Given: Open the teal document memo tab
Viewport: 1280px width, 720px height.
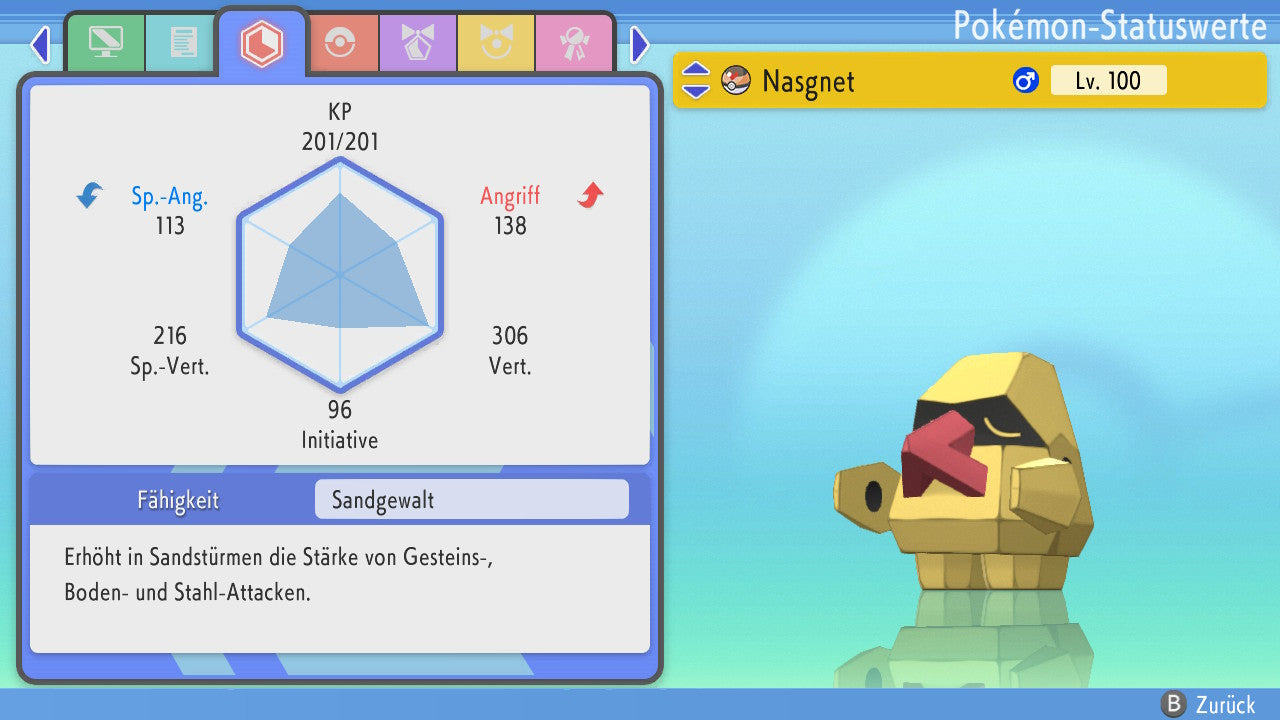Looking at the screenshot, I should click(x=183, y=43).
